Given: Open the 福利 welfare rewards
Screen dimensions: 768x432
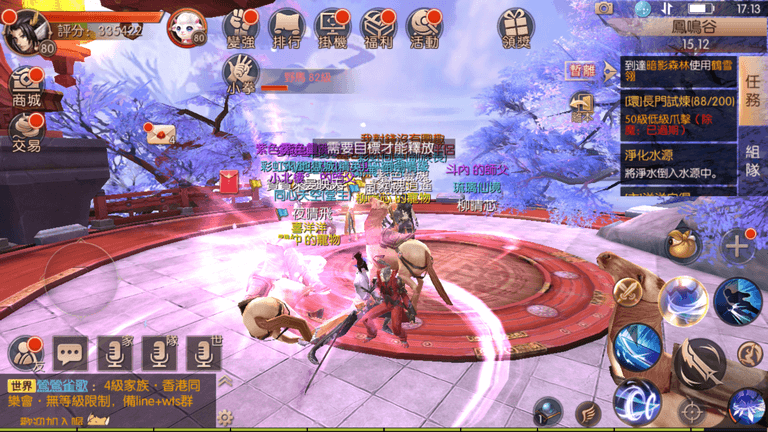Looking at the screenshot, I should [x=381, y=29].
